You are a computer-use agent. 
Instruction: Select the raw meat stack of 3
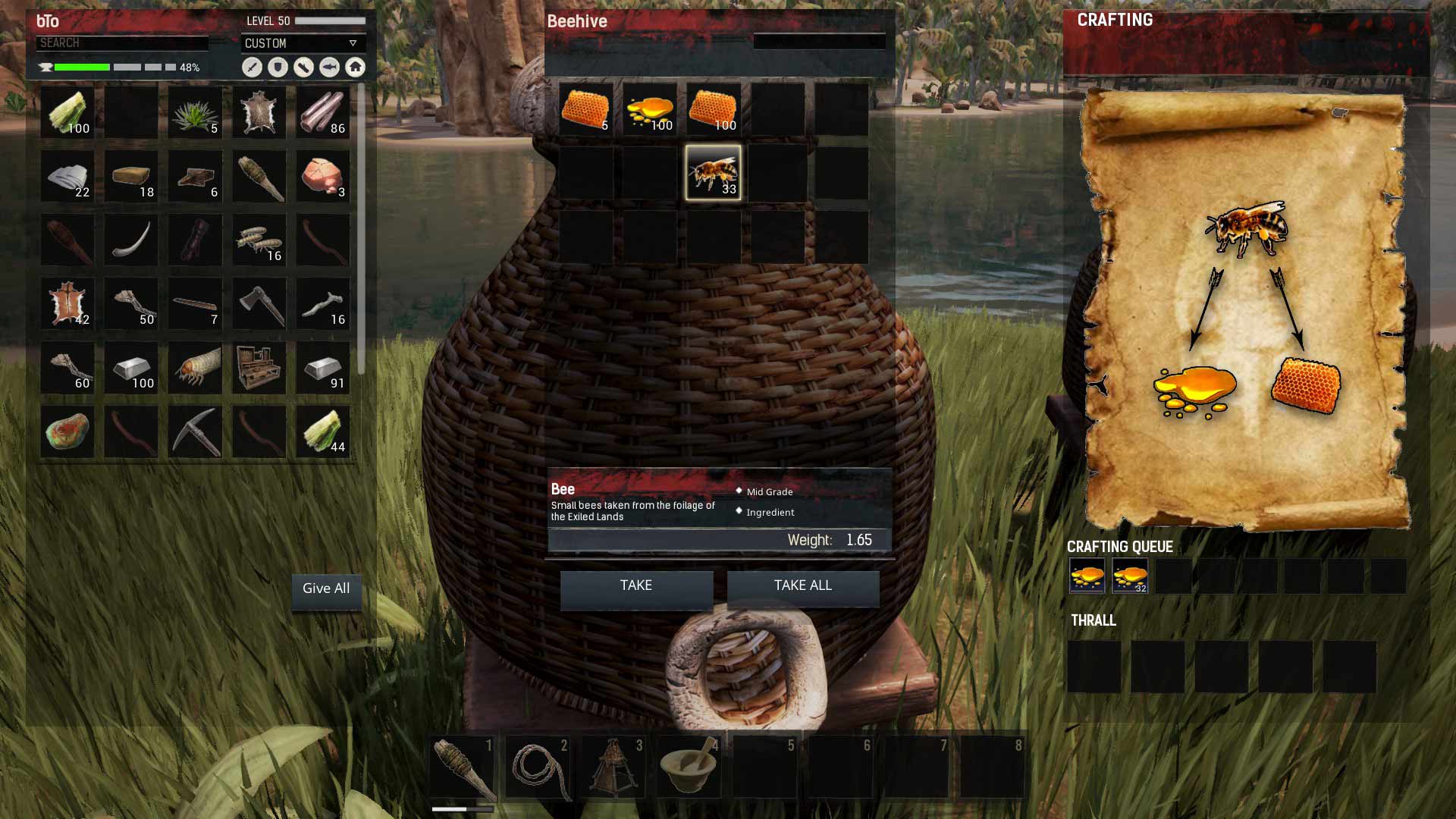(322, 177)
